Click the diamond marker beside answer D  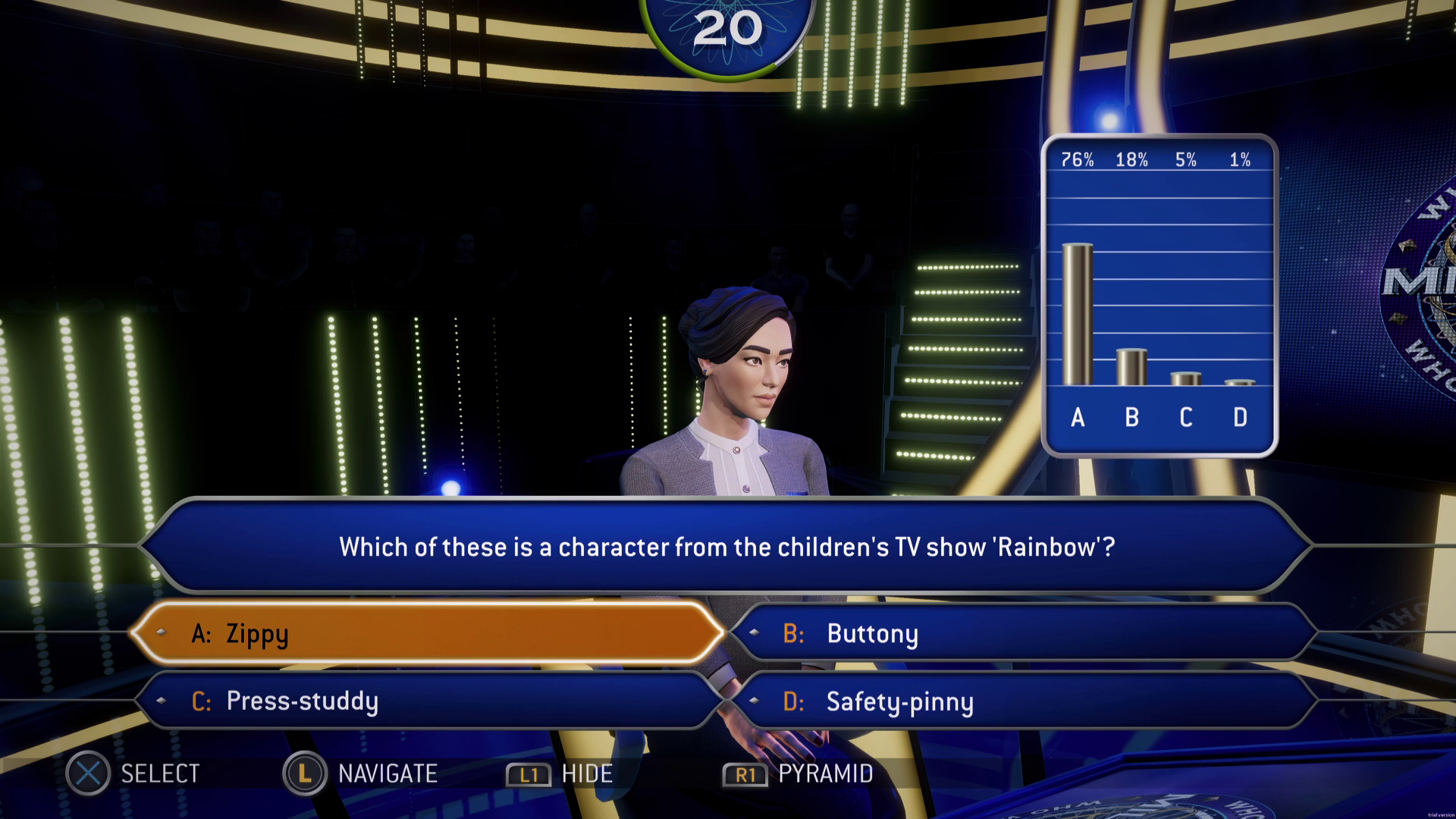pos(752,701)
